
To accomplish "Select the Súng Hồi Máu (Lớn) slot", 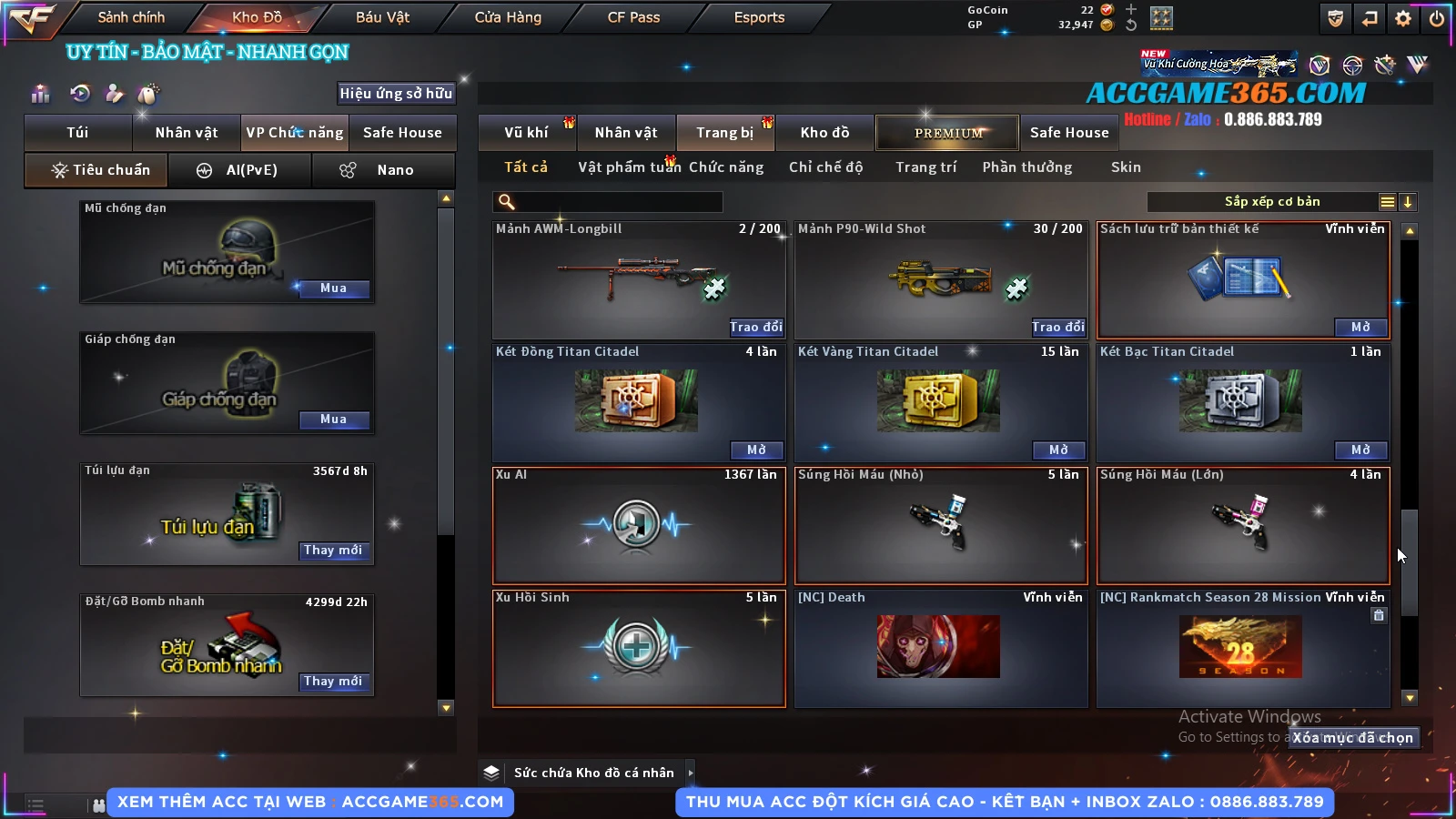I will pyautogui.click(x=1243, y=525).
